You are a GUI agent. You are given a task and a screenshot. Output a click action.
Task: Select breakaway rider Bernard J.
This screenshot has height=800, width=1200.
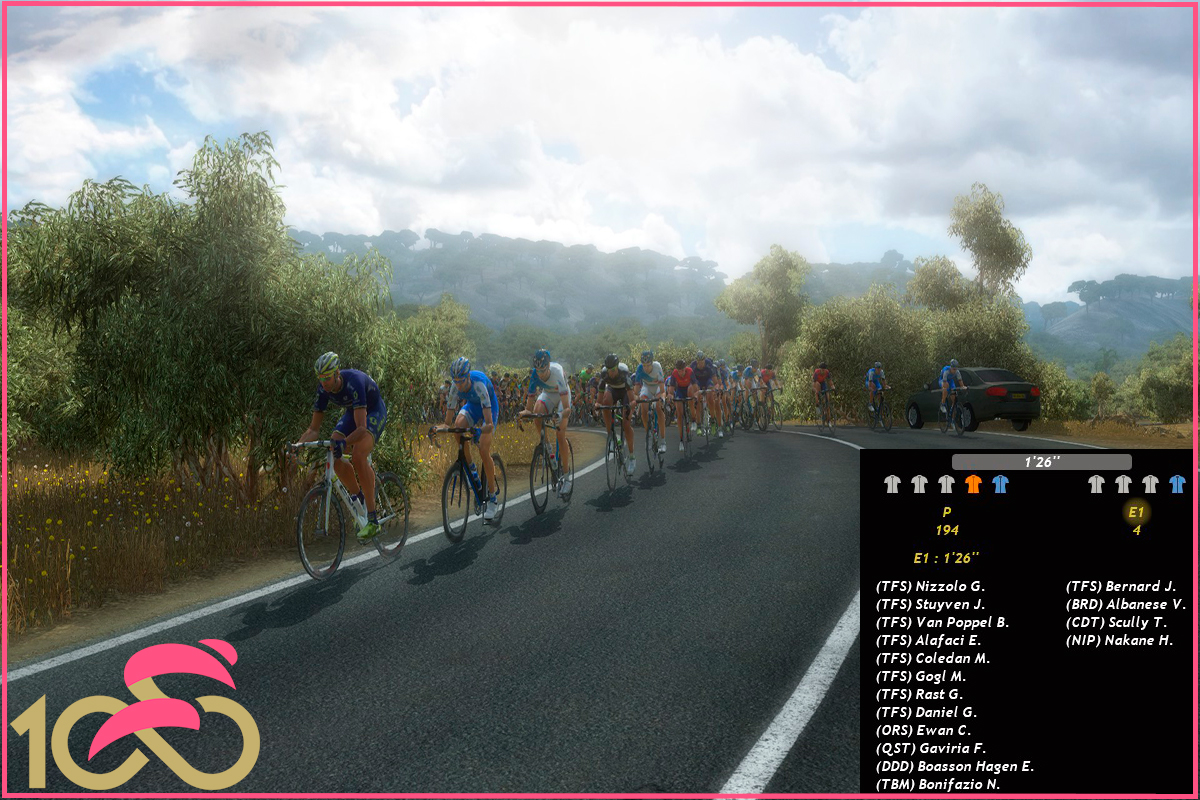(x=1121, y=587)
